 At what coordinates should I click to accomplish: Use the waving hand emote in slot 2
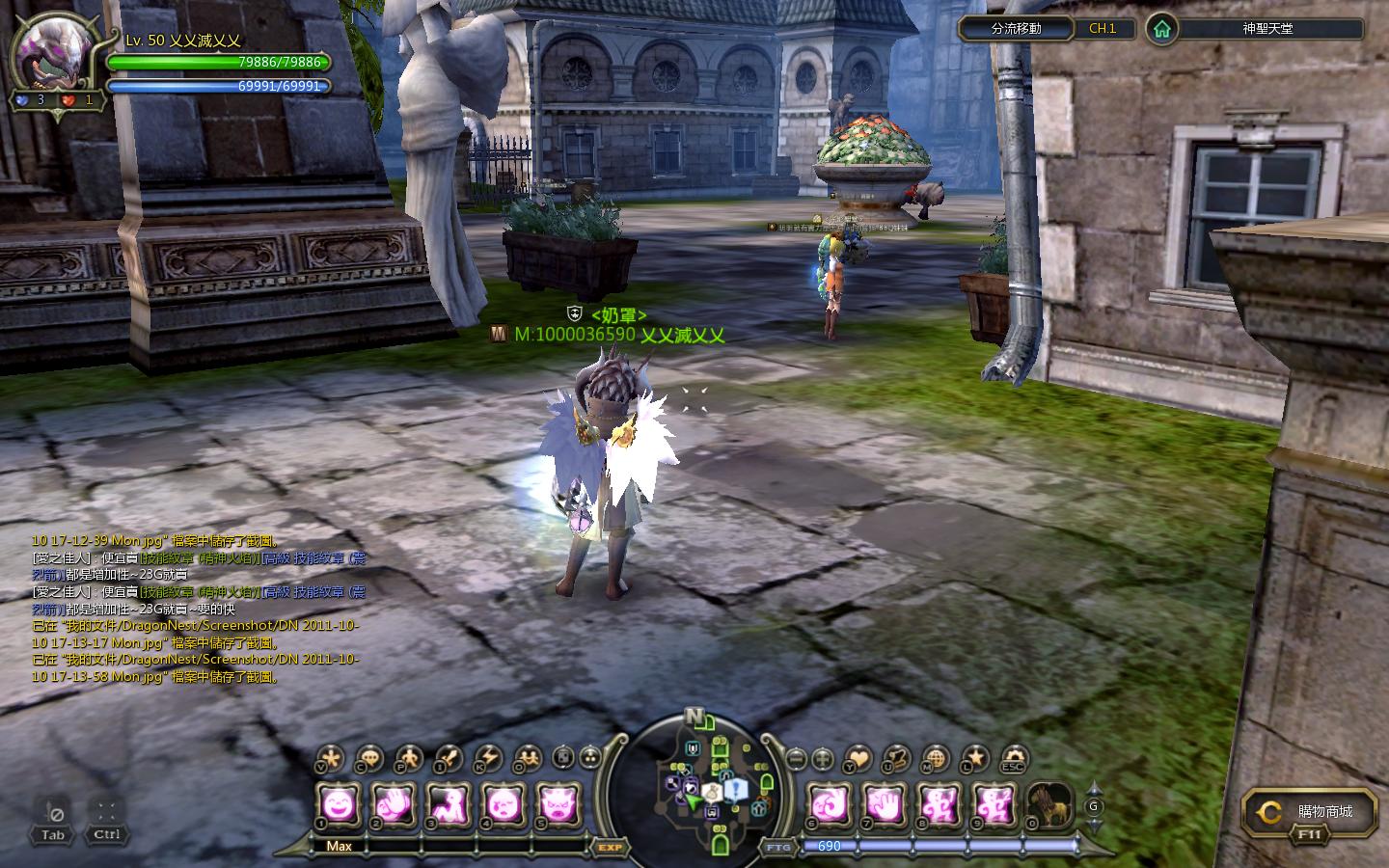pyautogui.click(x=394, y=802)
